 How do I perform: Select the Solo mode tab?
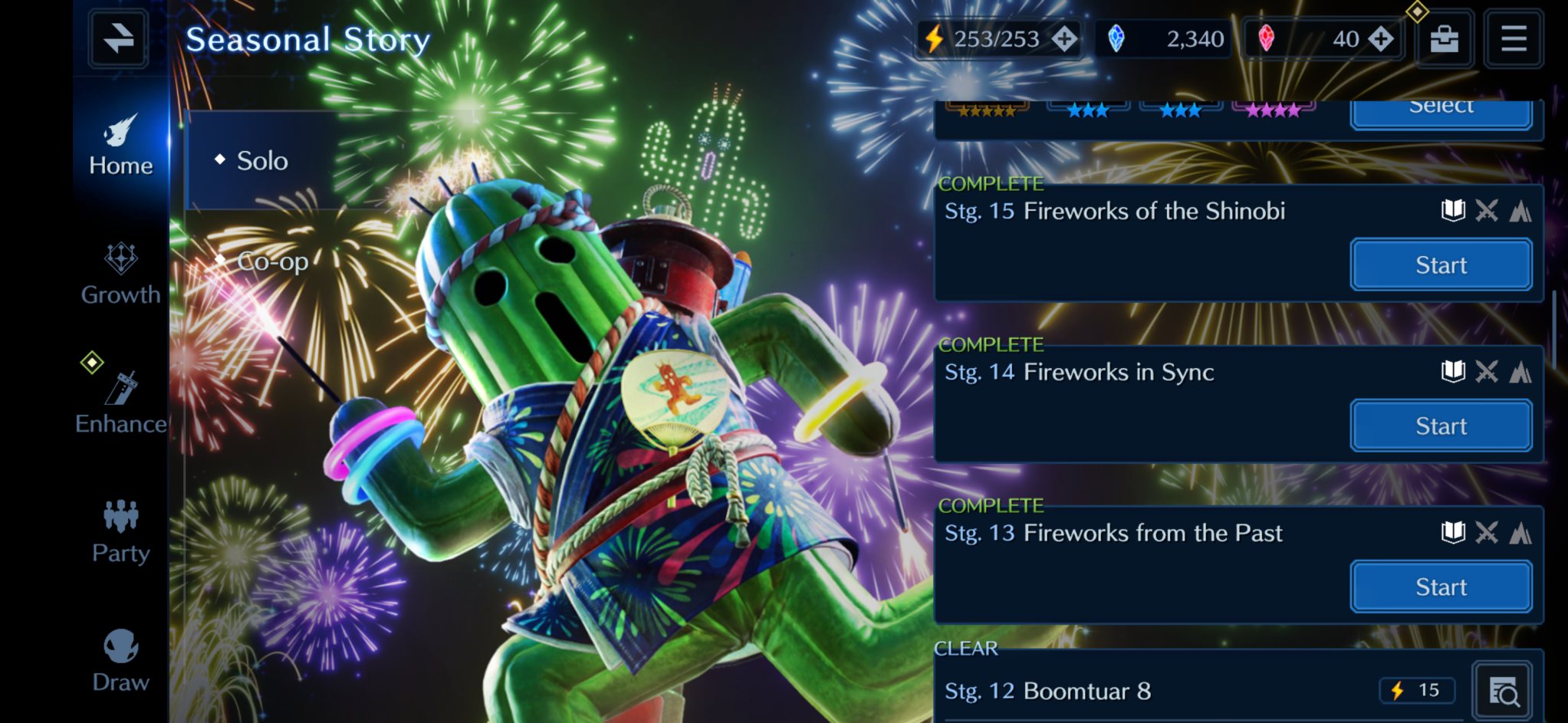(261, 161)
